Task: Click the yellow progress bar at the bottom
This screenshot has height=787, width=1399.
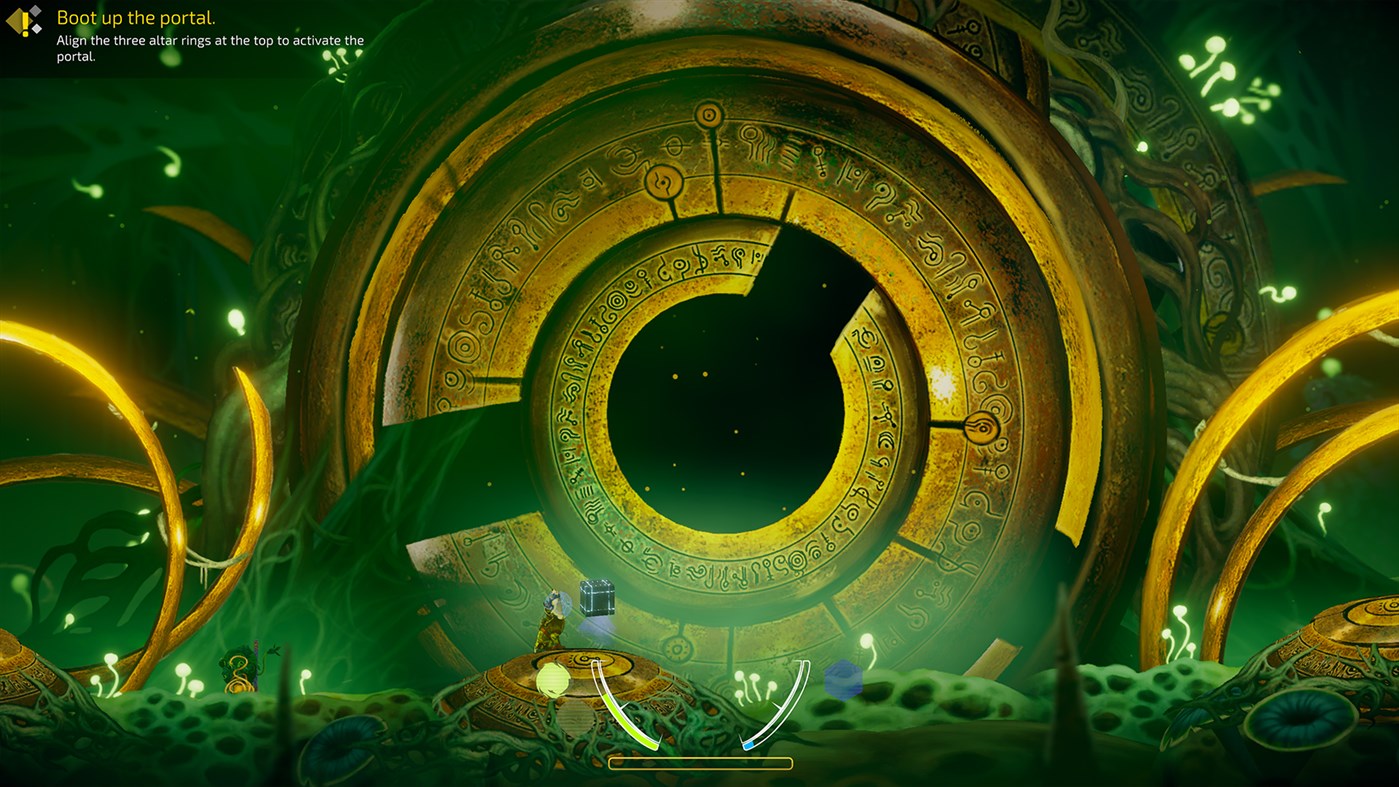Action: (700, 762)
